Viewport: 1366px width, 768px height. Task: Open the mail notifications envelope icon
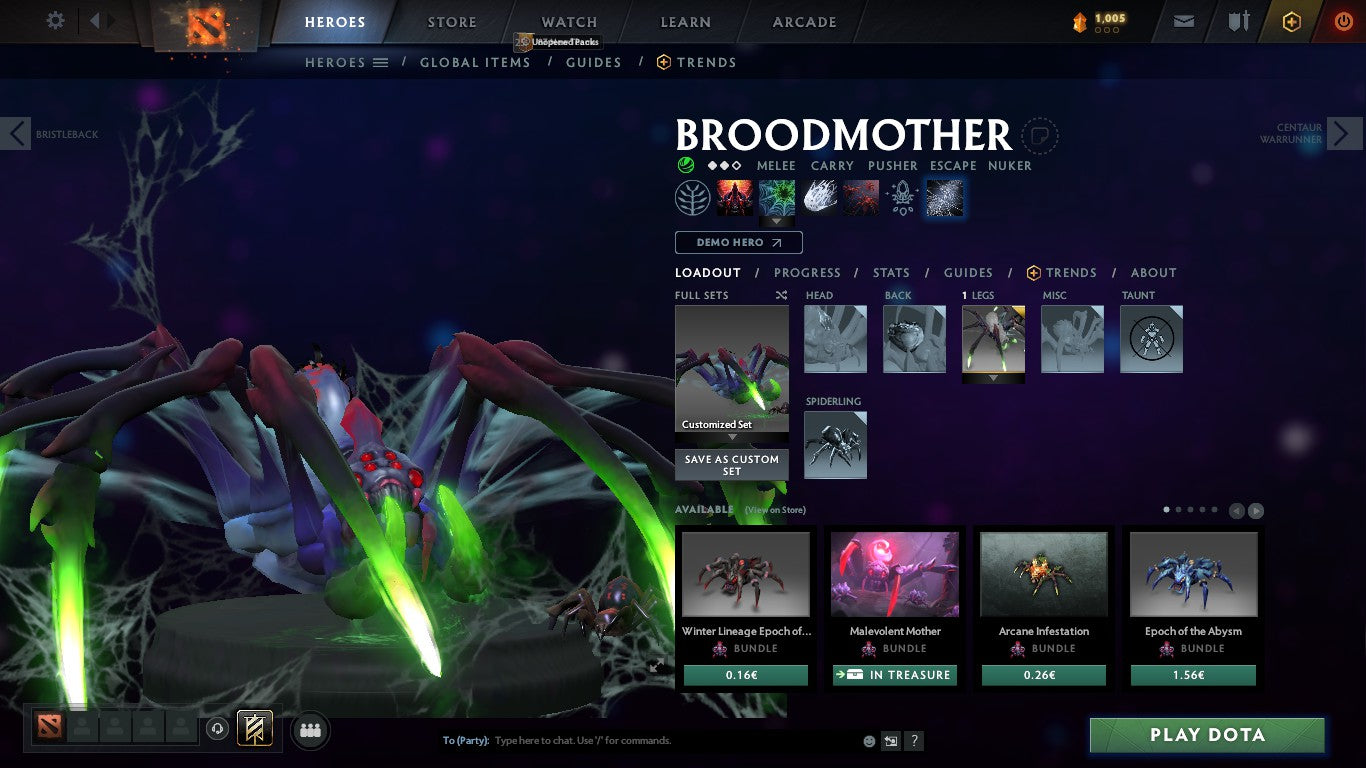click(1183, 20)
